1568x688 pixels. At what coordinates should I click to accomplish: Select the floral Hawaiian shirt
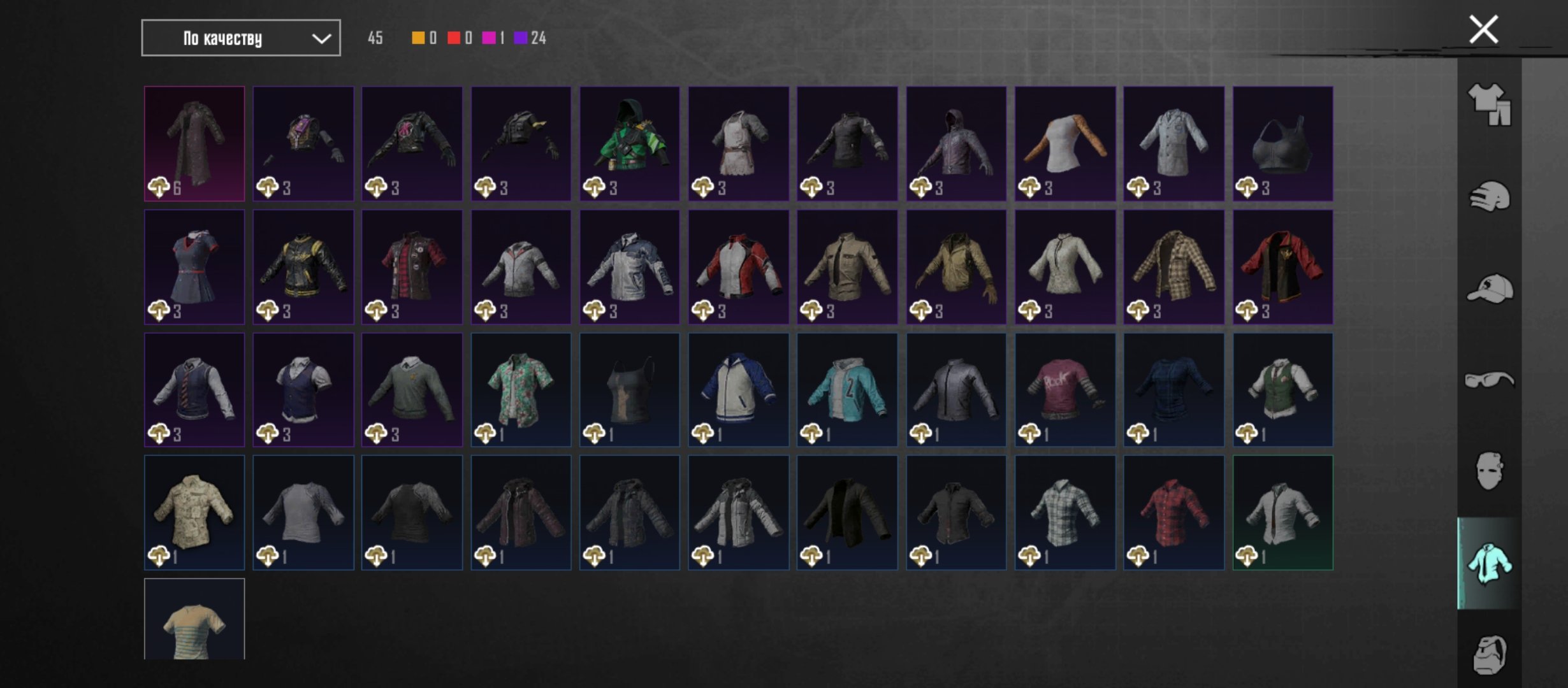pos(521,389)
